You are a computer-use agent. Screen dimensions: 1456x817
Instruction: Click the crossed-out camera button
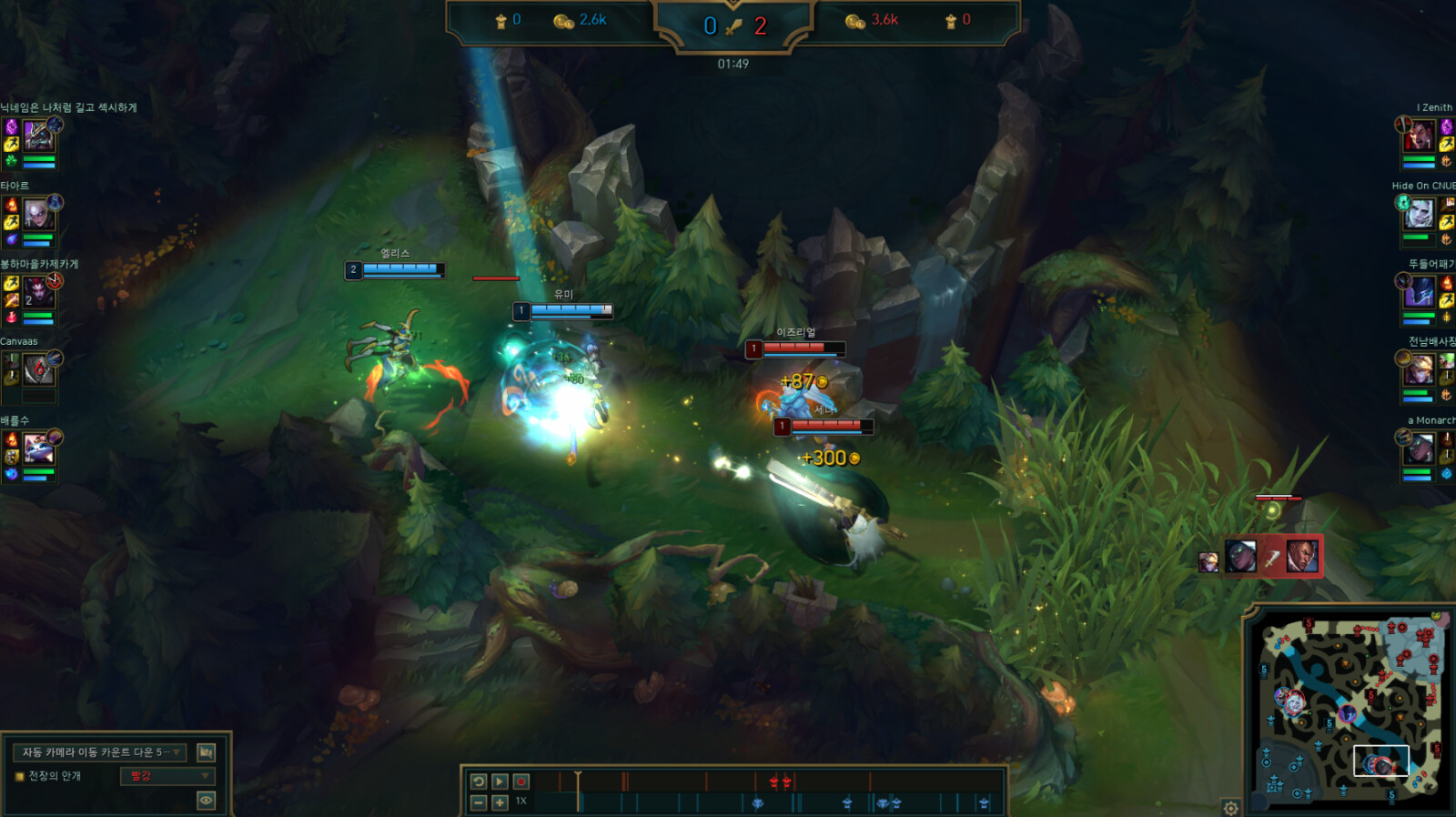(x=206, y=752)
